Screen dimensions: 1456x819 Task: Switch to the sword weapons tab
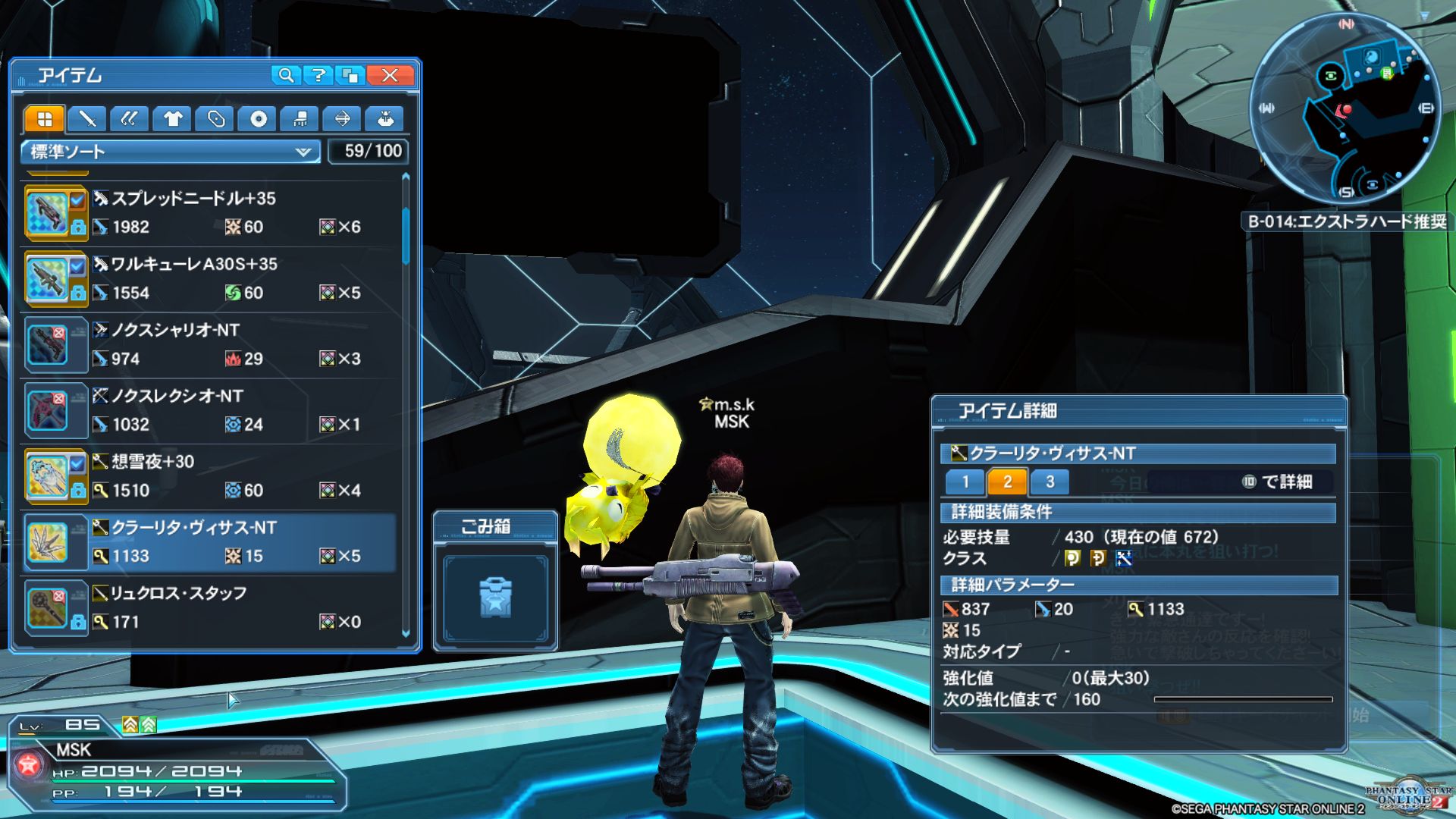click(x=87, y=119)
